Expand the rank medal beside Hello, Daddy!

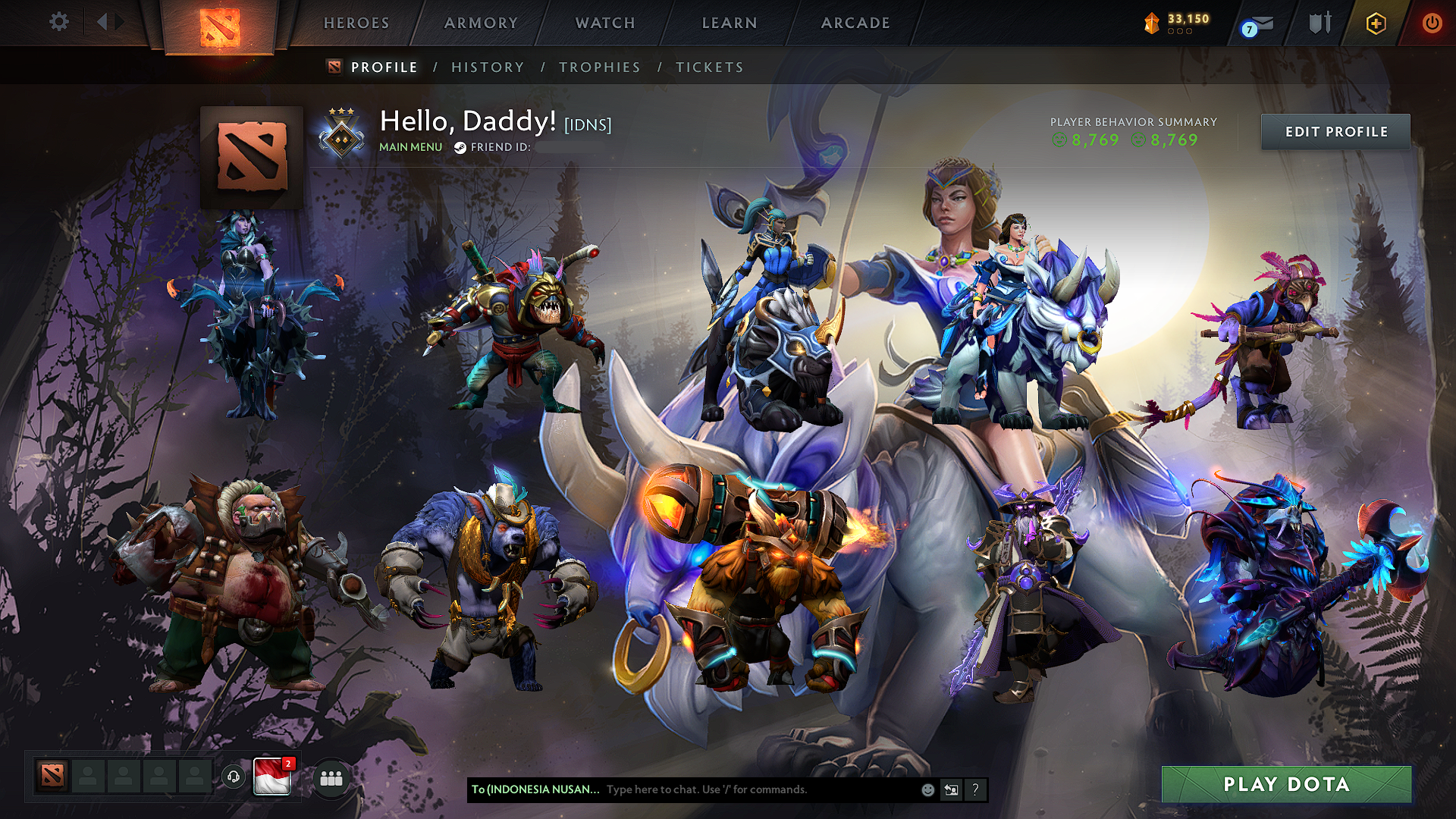pos(340,130)
